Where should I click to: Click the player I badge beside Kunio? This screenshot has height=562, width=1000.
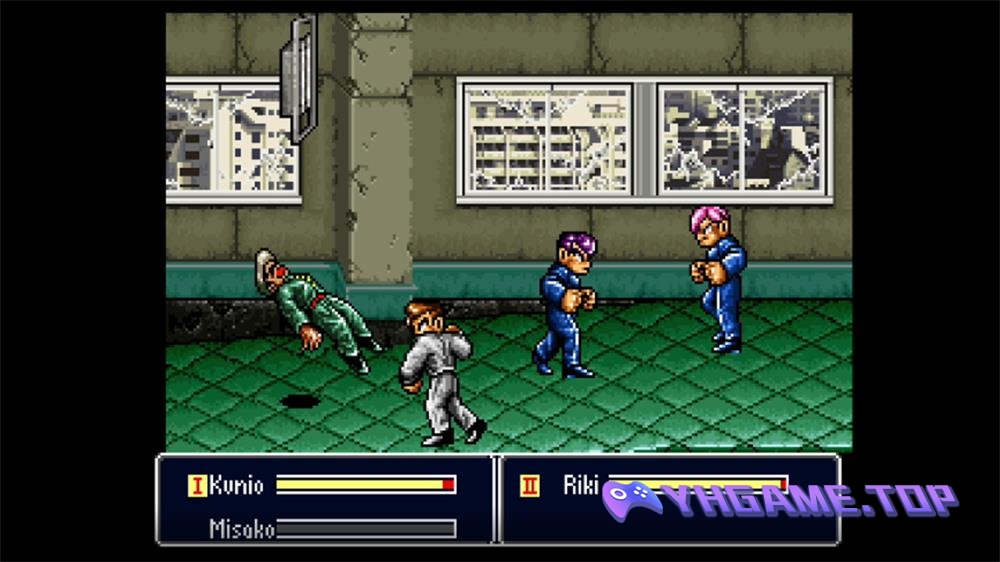(197, 486)
